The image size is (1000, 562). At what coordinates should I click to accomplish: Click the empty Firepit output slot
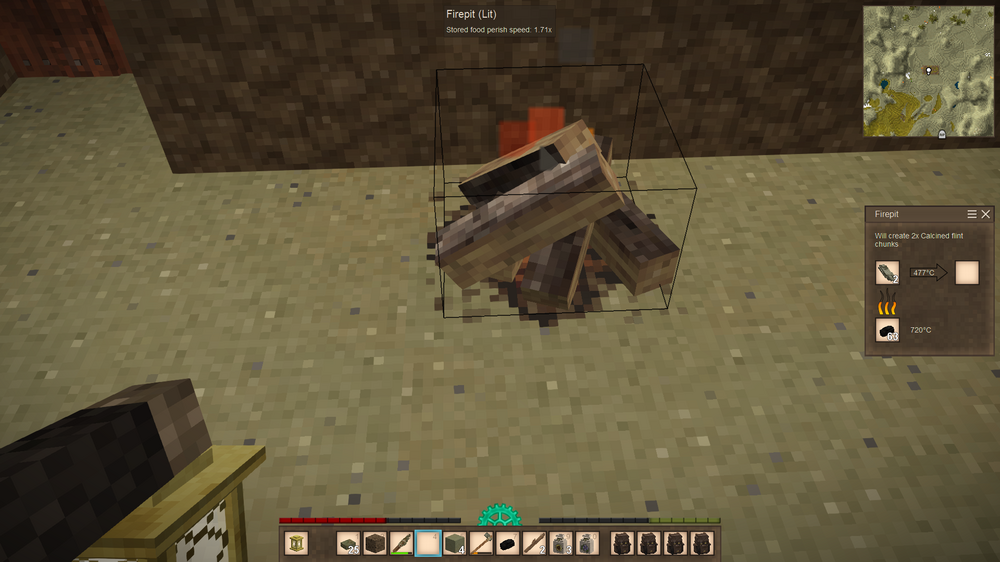coord(967,272)
